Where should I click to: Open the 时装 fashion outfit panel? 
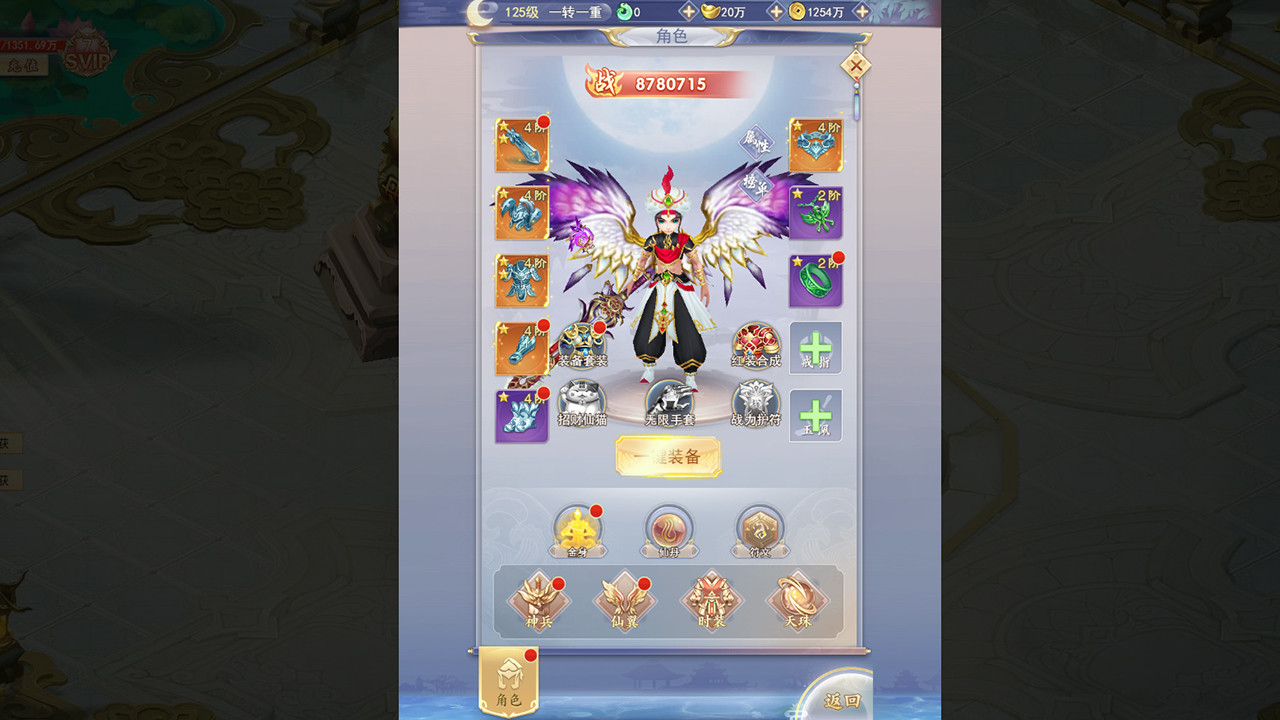click(712, 599)
